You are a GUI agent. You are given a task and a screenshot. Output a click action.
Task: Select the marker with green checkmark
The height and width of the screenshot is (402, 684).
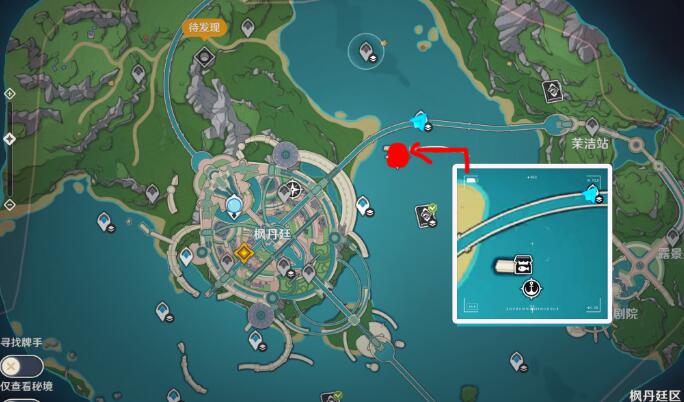[x=427, y=213]
